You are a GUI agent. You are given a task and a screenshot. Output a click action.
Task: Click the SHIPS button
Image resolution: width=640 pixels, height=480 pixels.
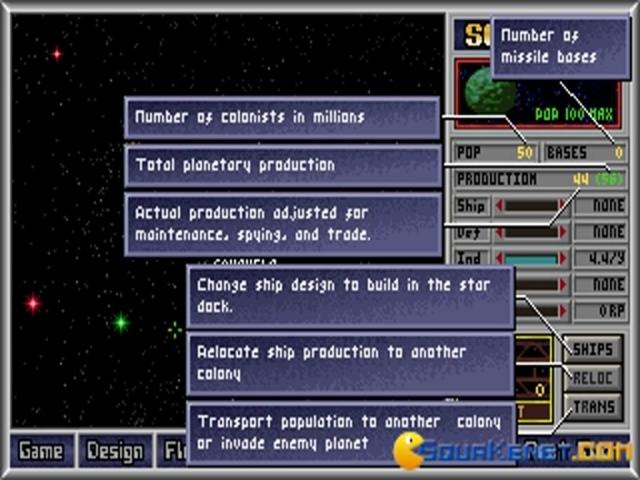point(593,350)
